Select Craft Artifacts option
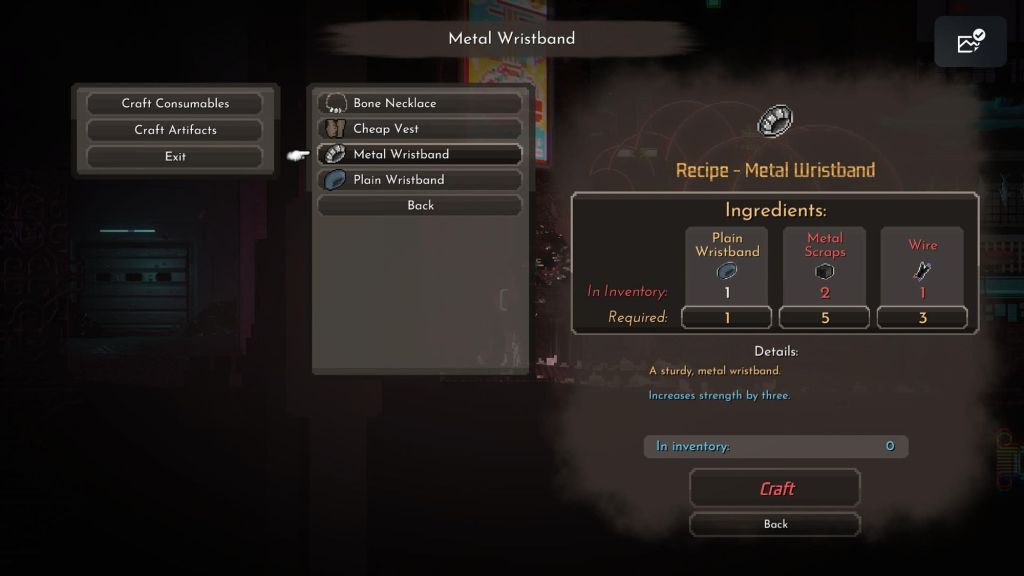The width and height of the screenshot is (1024, 576). 175,130
